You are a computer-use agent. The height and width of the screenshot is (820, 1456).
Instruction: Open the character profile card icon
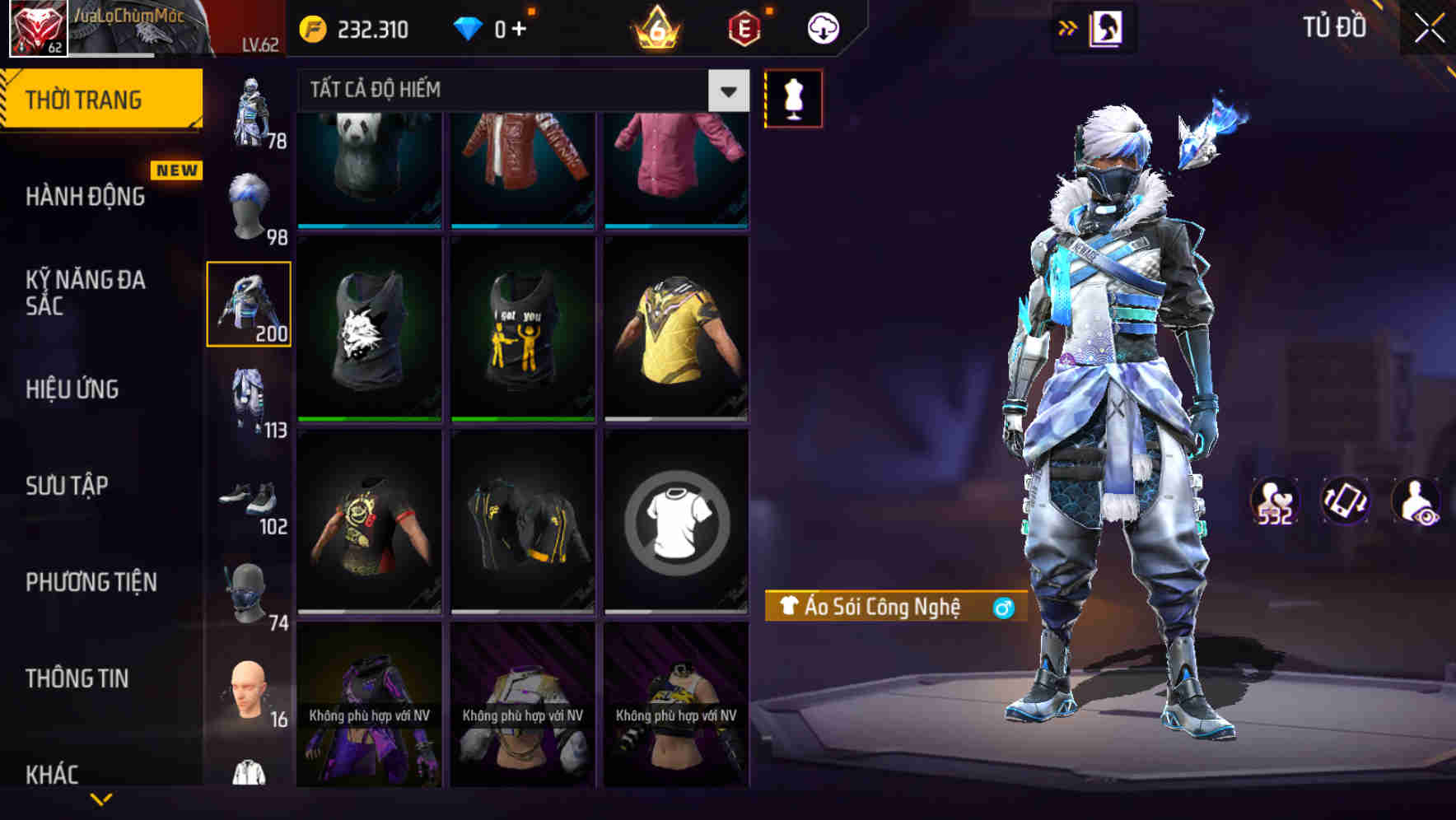[x=1104, y=26]
